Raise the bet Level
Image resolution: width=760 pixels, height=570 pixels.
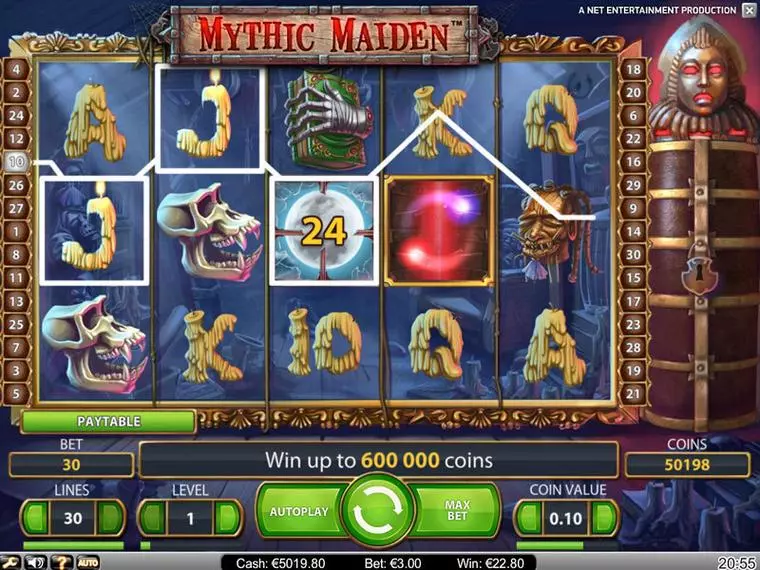pos(228,518)
